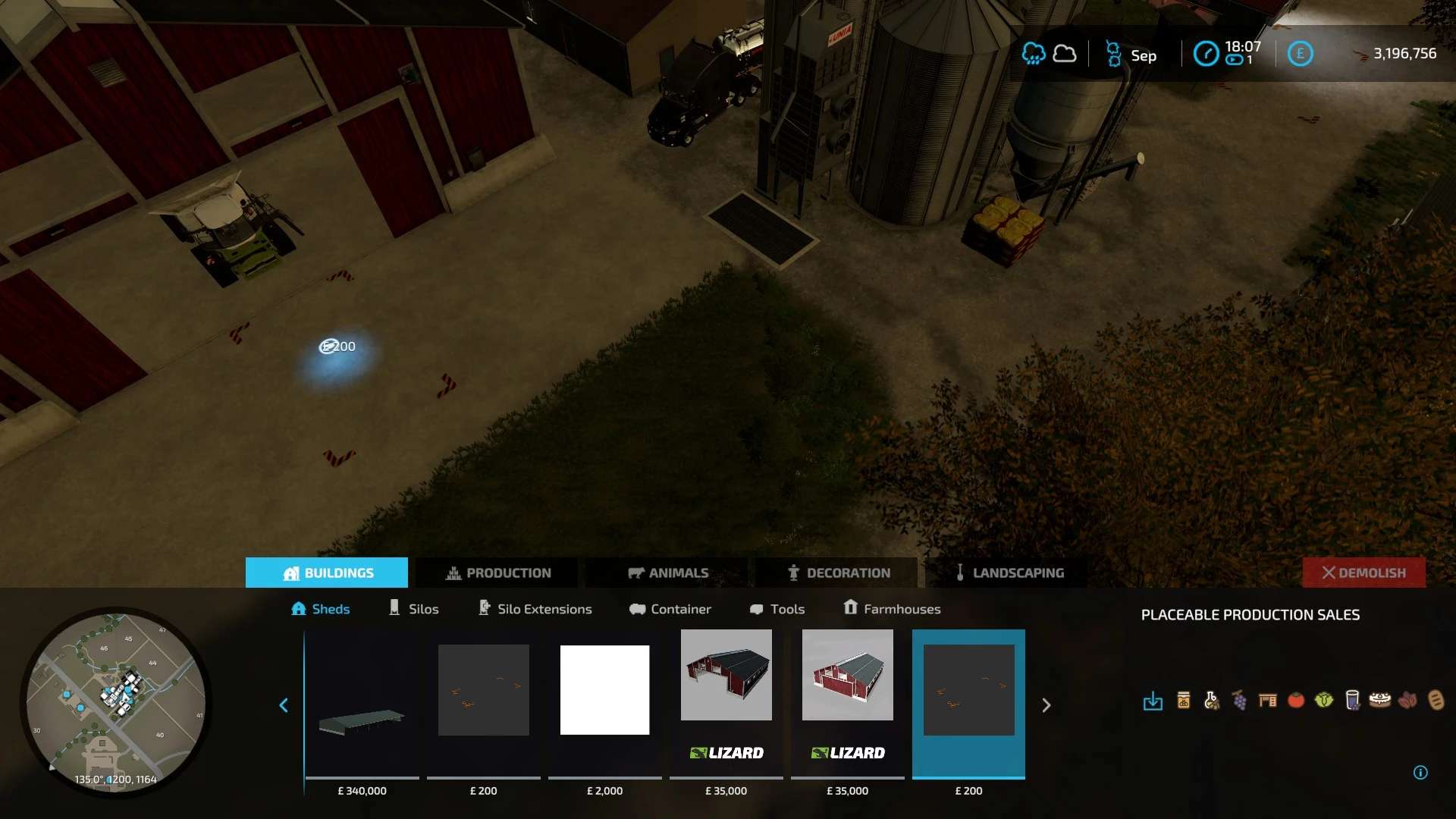Choose the Silos subcategory
This screenshot has height=819, width=1456.
coord(413,609)
